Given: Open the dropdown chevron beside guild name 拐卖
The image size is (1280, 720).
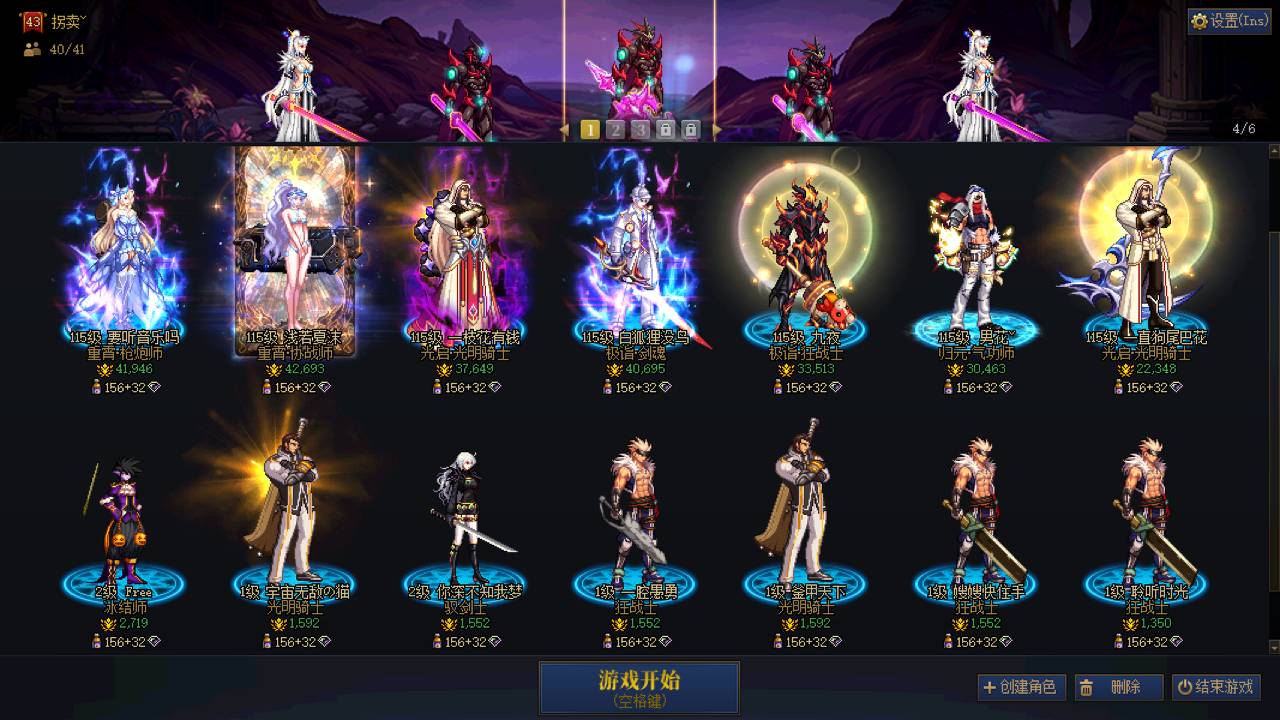Looking at the screenshot, I should coord(83,20).
